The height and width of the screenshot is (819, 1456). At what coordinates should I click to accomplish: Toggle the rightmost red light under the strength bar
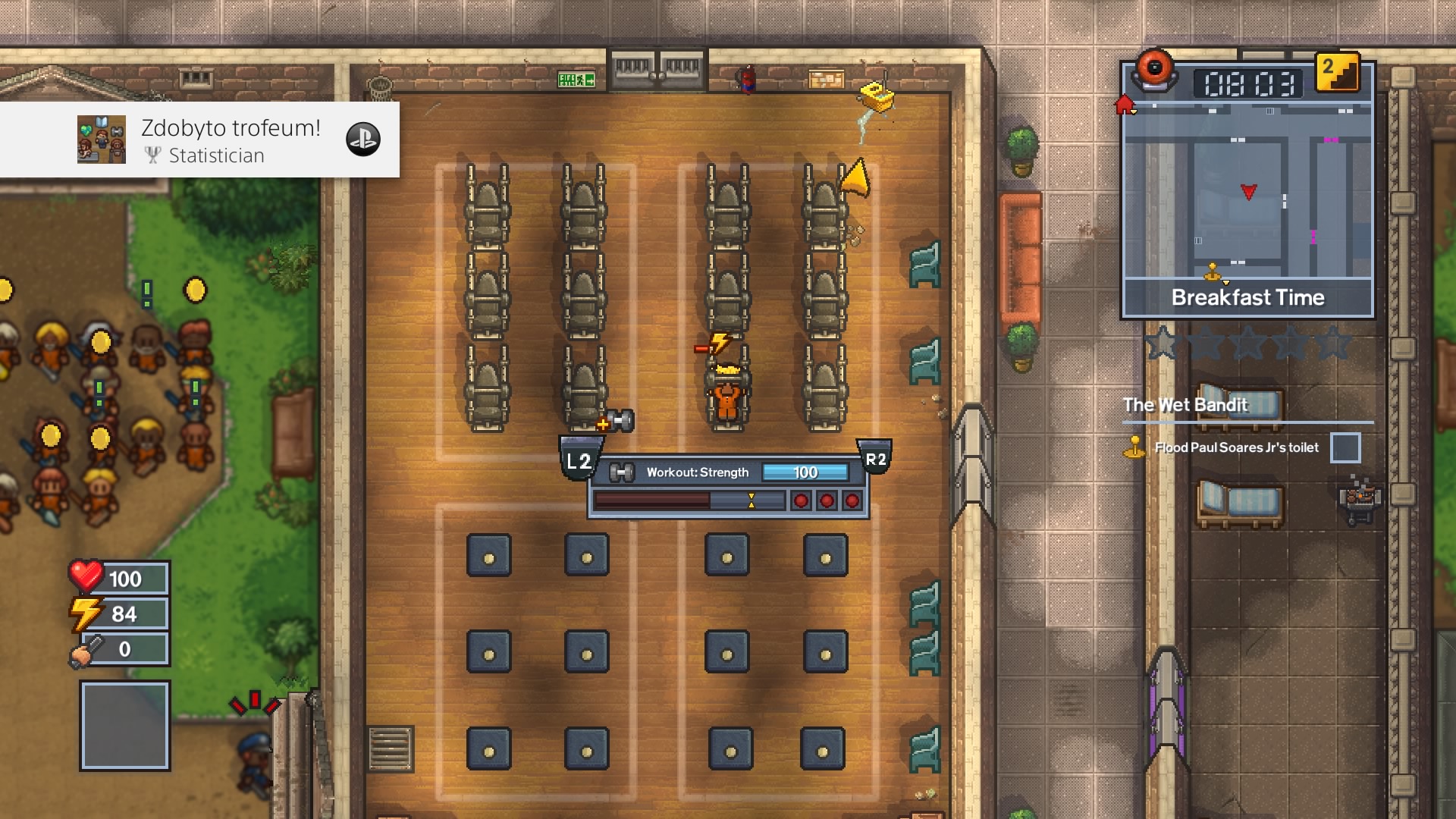point(852,500)
